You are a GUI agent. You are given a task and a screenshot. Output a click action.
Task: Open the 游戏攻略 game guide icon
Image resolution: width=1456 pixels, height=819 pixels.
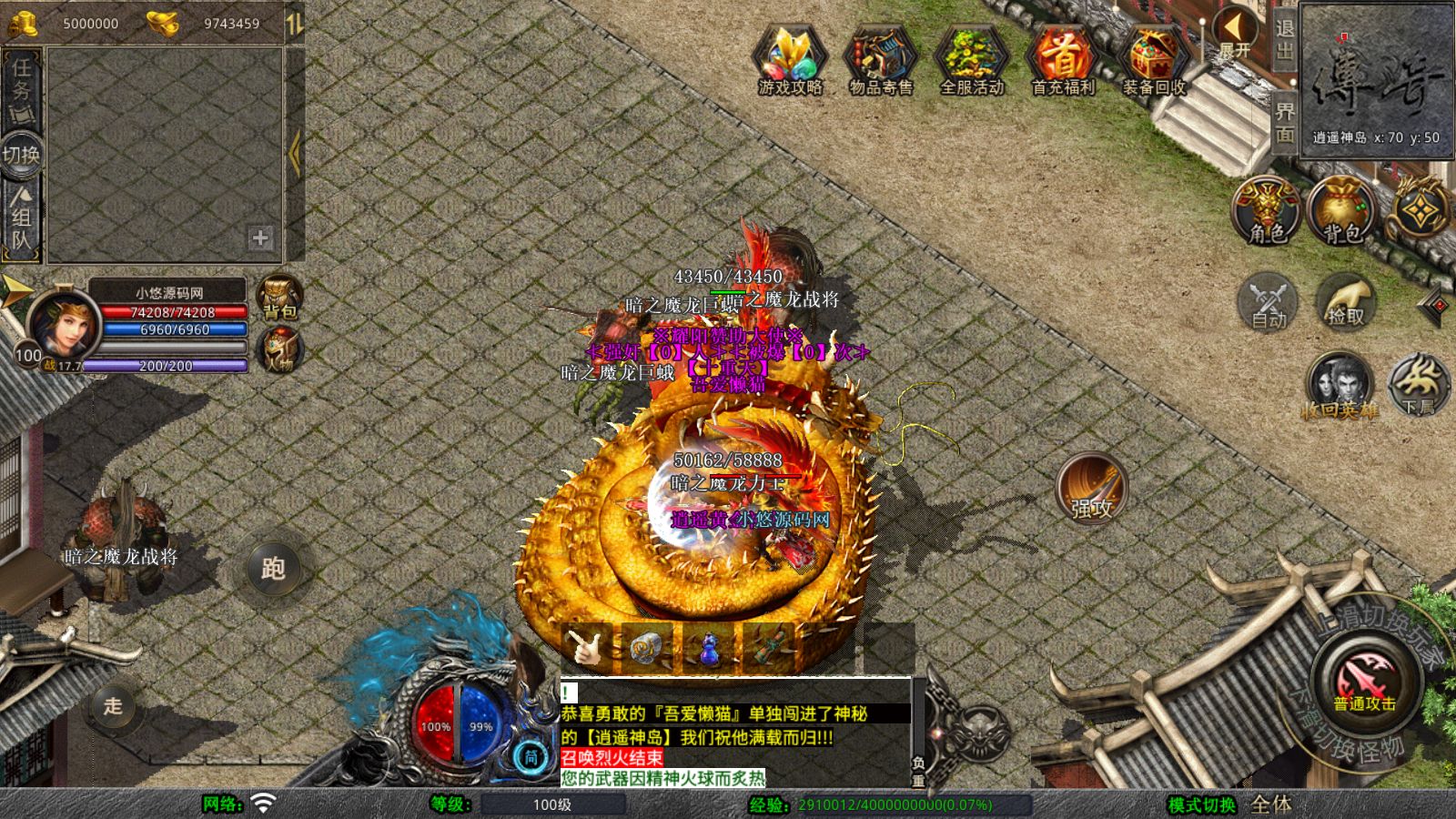point(790,59)
